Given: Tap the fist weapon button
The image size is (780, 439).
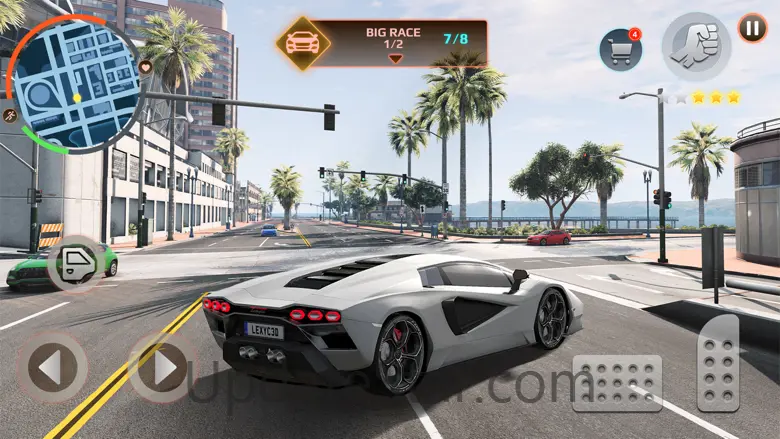Looking at the screenshot, I should coord(696,46).
